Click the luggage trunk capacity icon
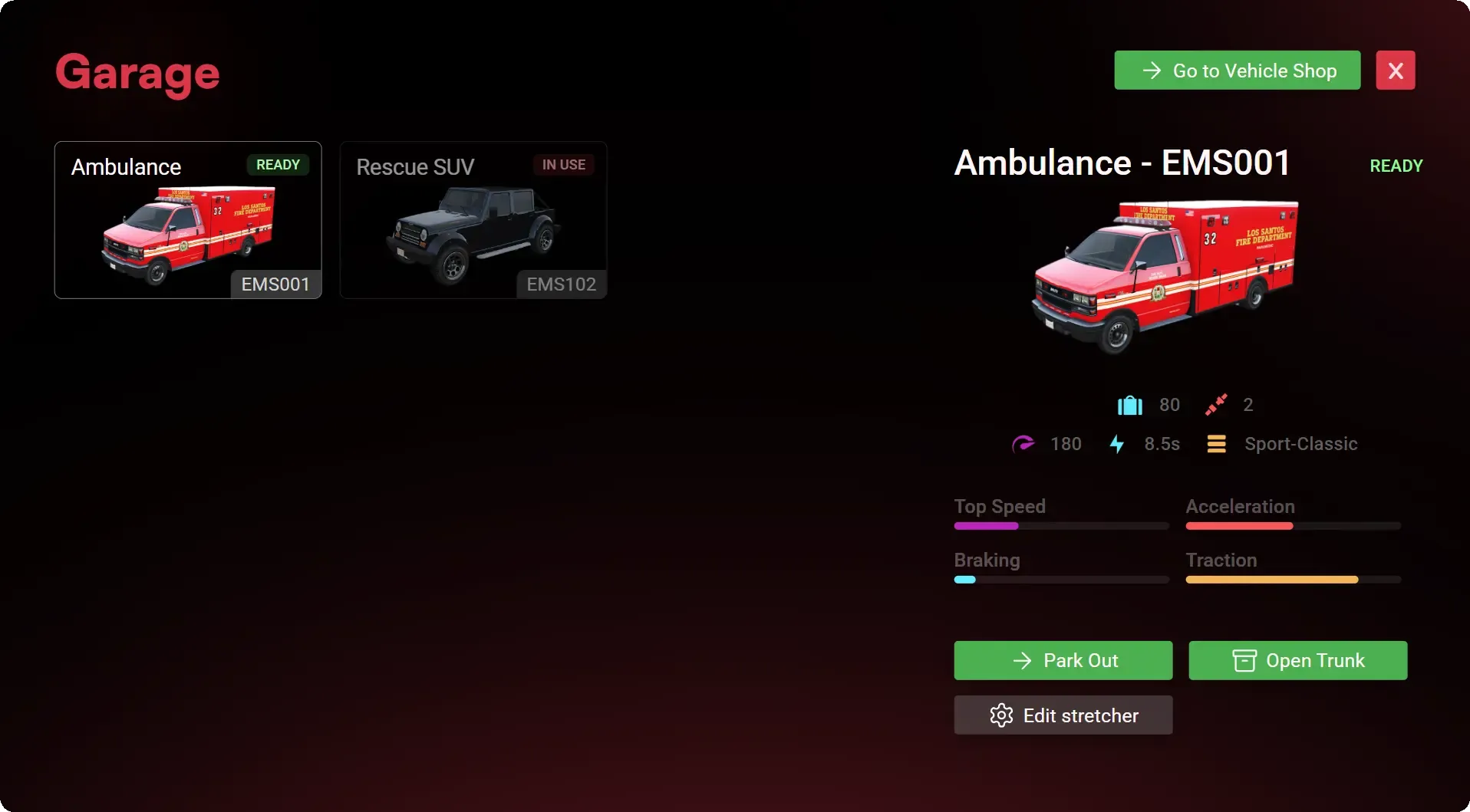This screenshot has height=812, width=1470. pyautogui.click(x=1129, y=405)
